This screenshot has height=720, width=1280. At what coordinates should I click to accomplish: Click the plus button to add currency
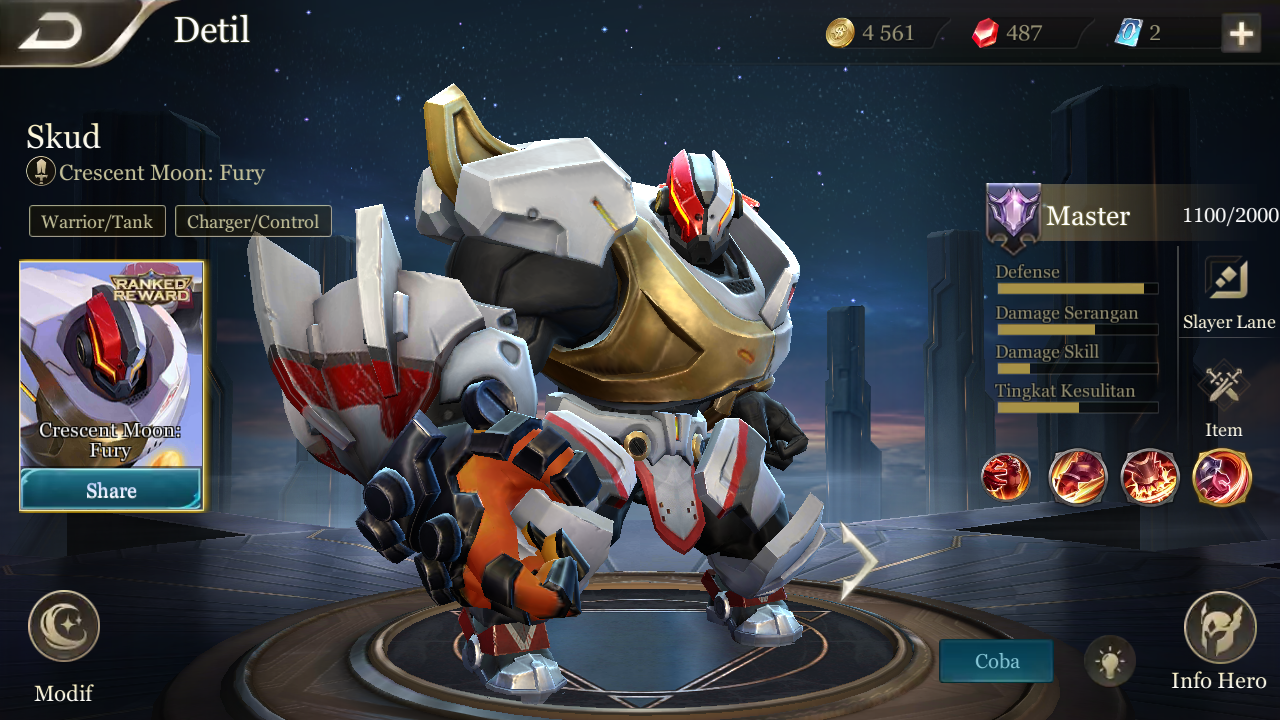1241,34
